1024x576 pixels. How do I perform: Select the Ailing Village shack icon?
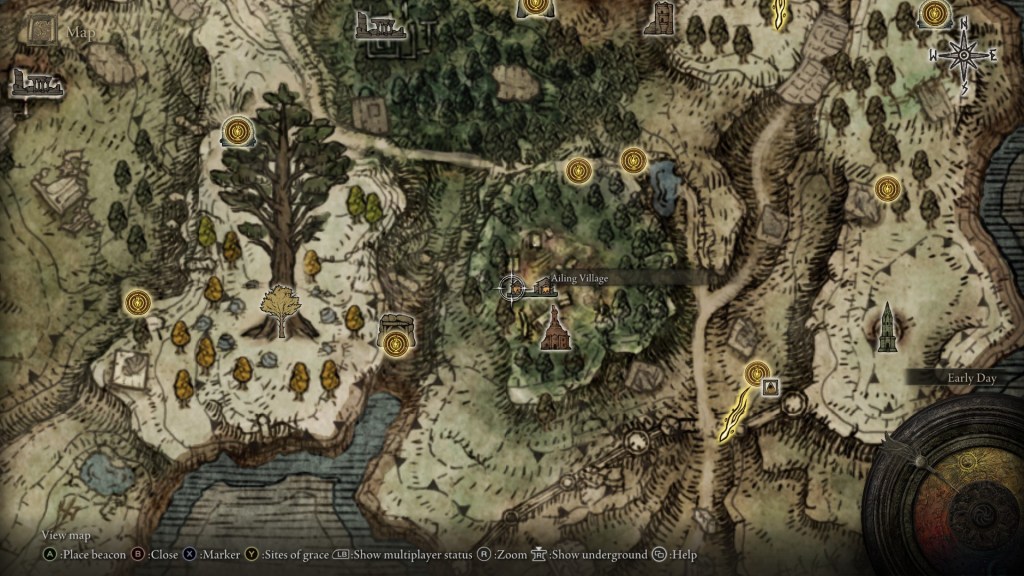[x=545, y=288]
